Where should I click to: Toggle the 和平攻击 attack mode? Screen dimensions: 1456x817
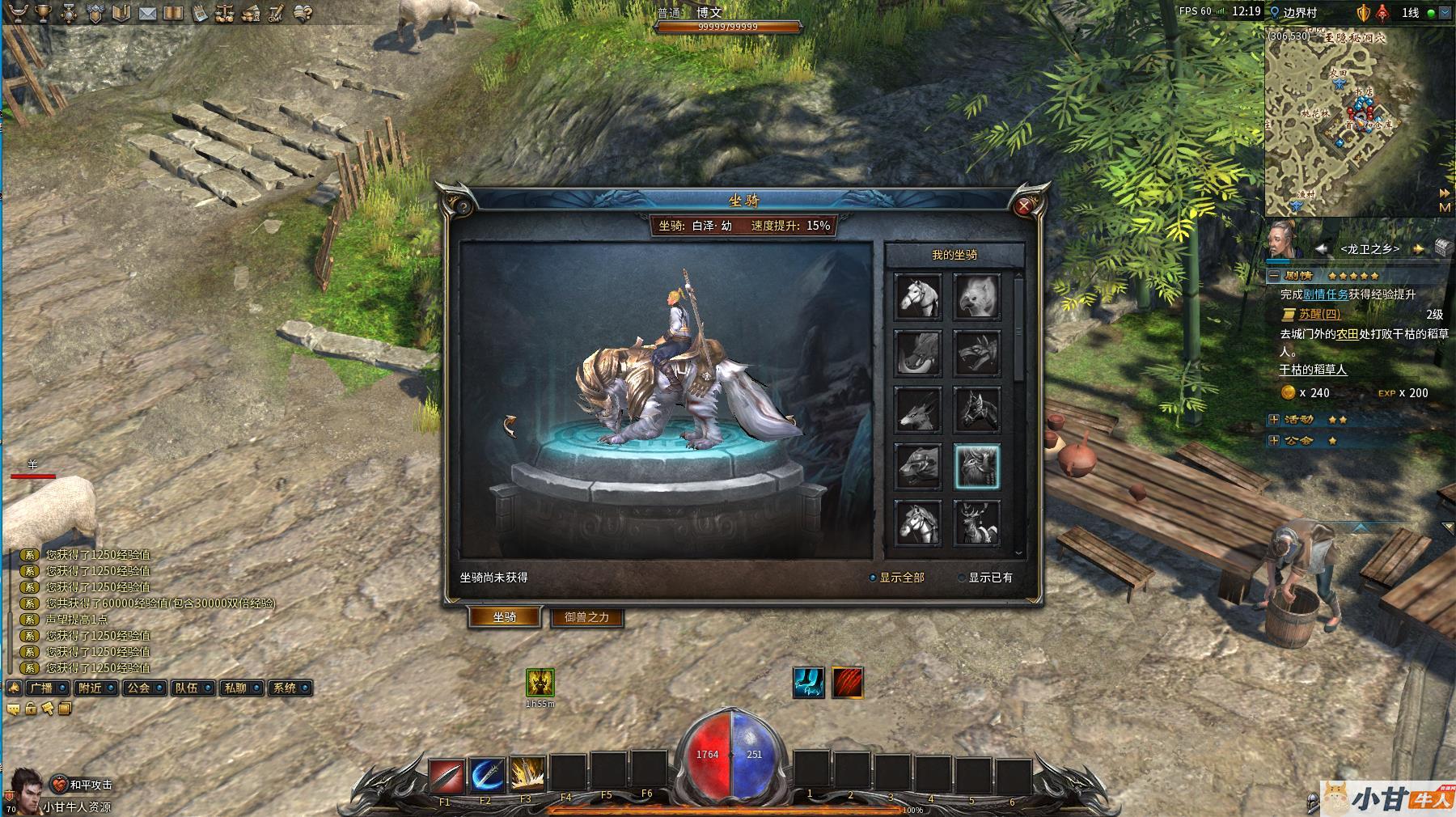(x=83, y=784)
